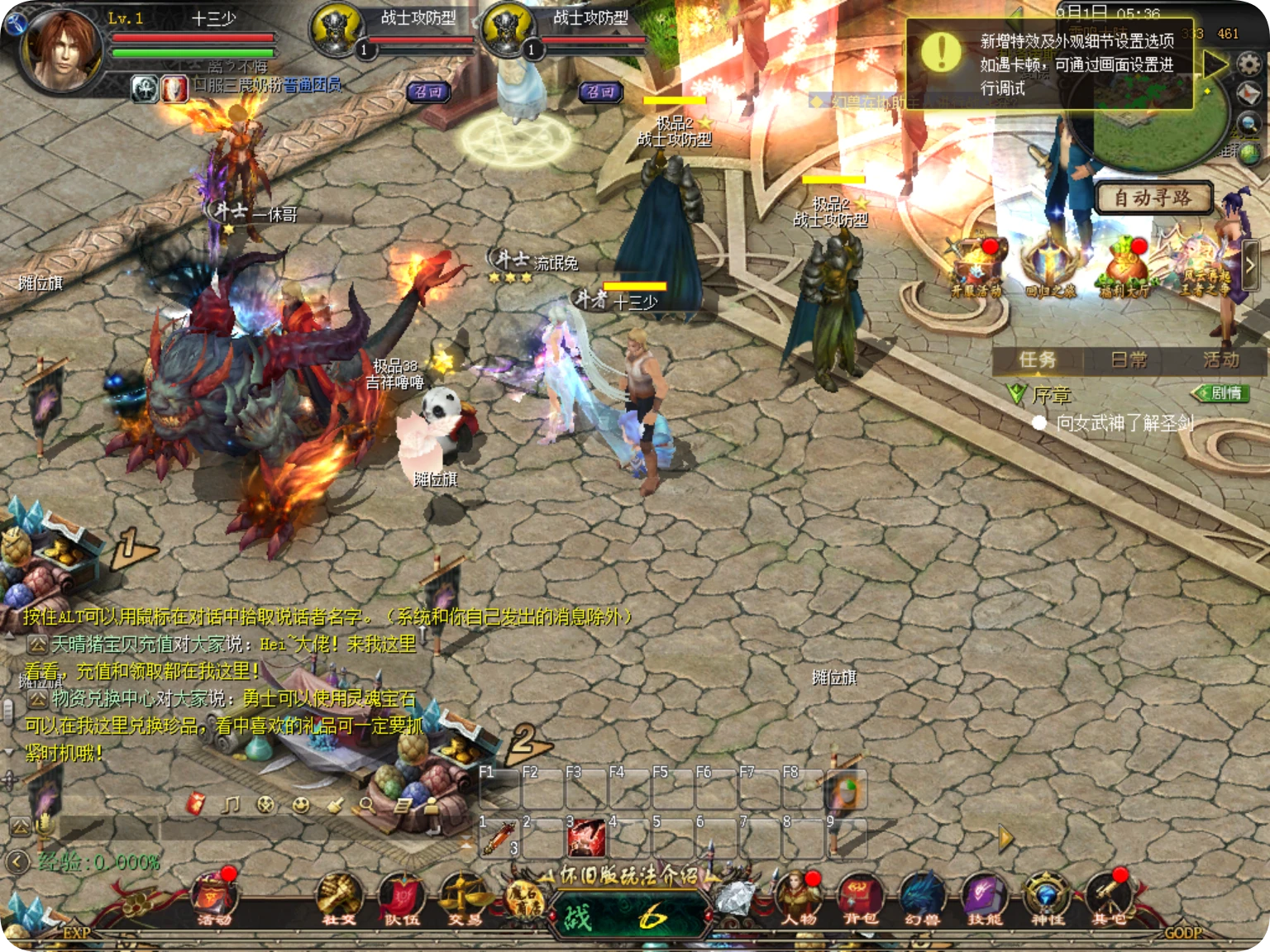Image resolution: width=1270 pixels, height=952 pixels.
Task: Open the 开服活动 treasure chest event
Action: coord(976,266)
